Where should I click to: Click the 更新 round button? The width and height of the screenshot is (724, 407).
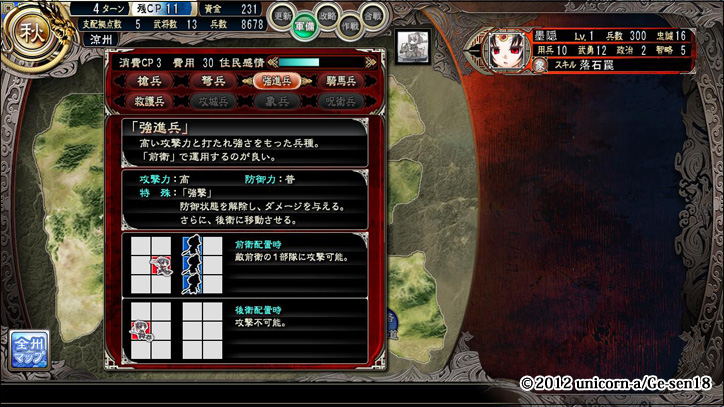[283, 16]
